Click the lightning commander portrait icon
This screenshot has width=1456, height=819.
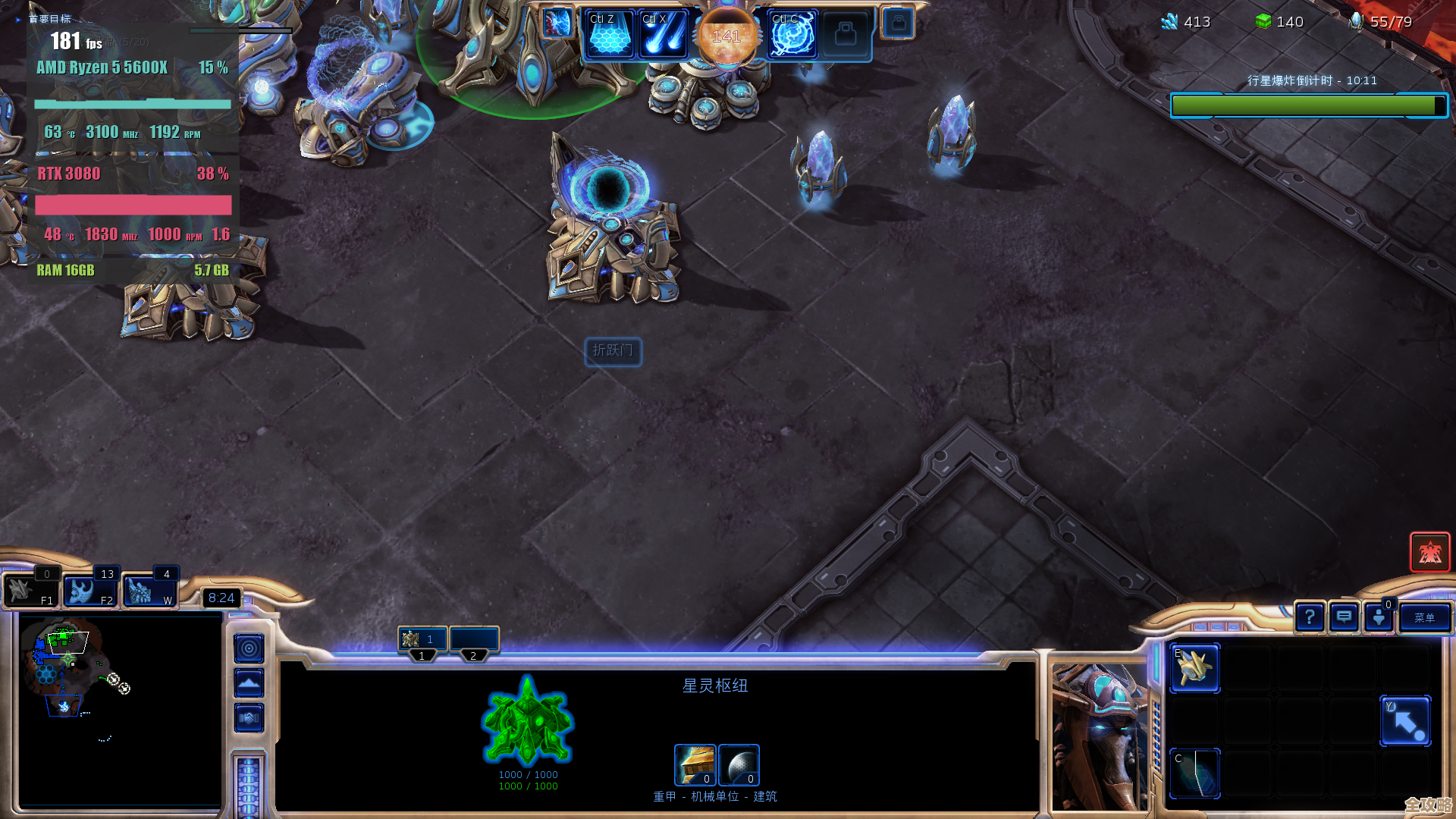(557, 23)
